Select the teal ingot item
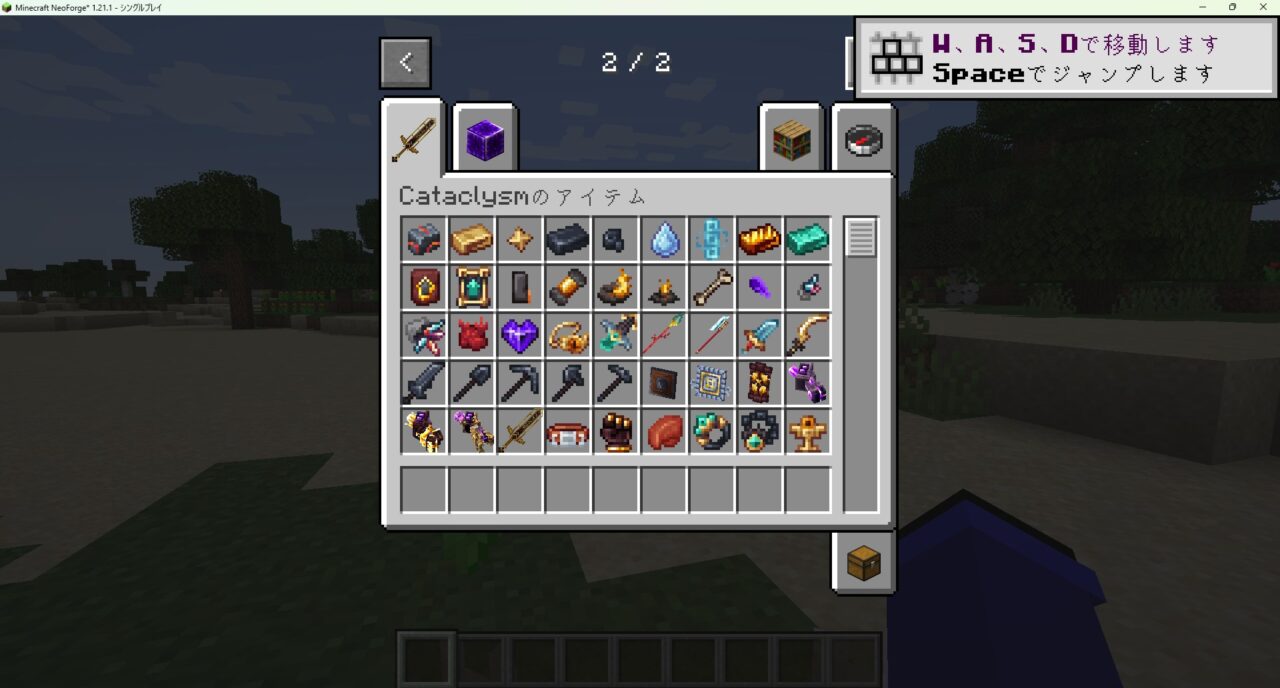Image resolution: width=1280 pixels, height=688 pixels. coord(808,240)
